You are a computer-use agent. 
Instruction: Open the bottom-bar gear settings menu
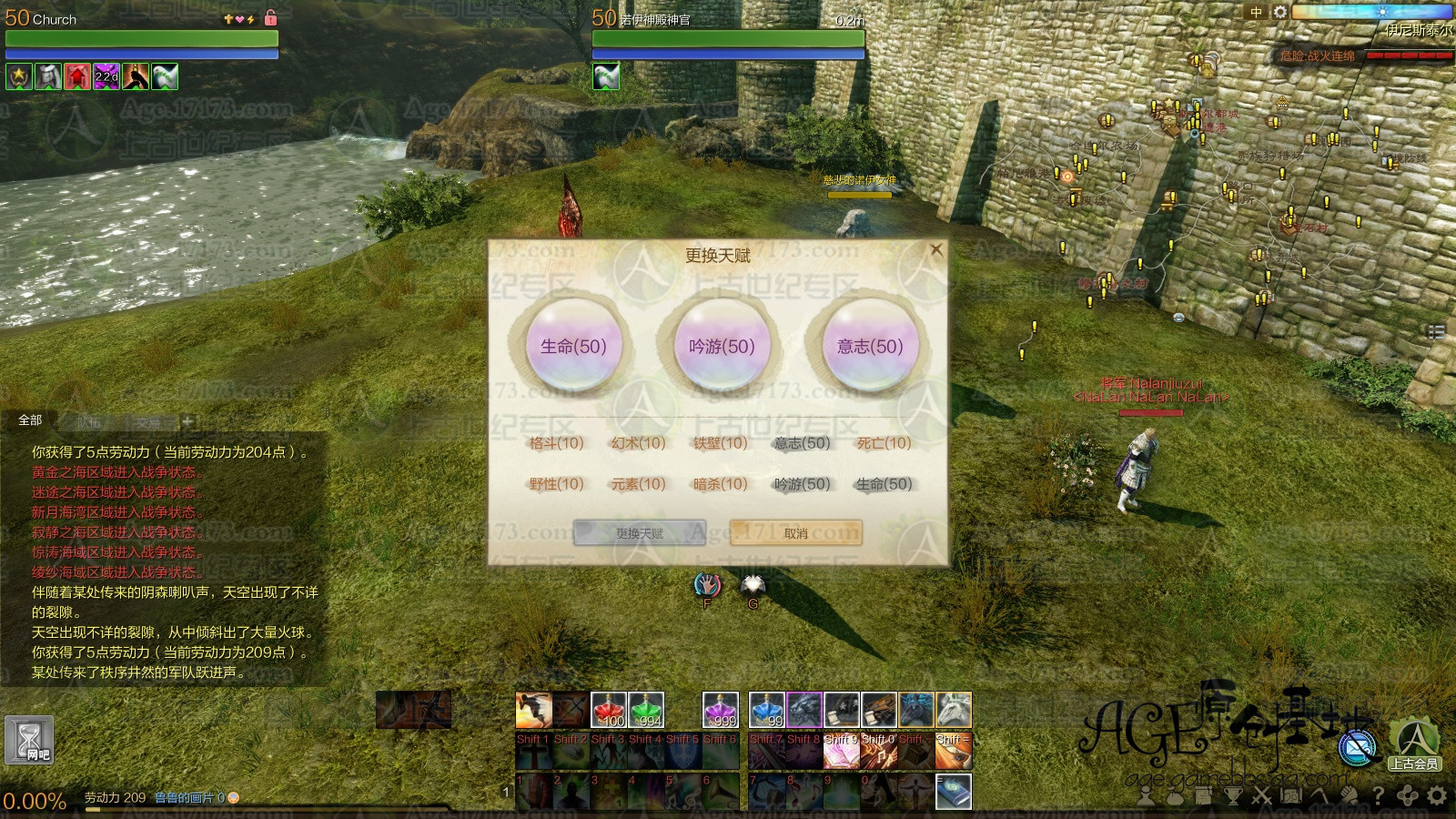click(1437, 796)
